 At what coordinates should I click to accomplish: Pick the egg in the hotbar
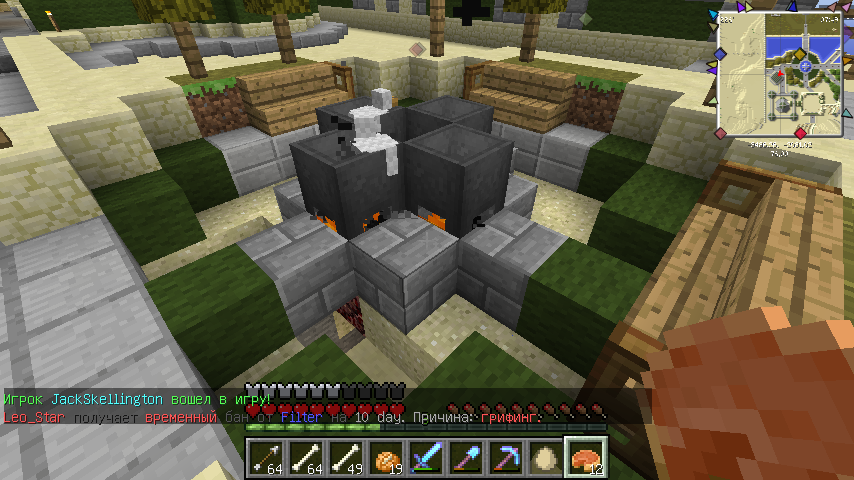545,457
